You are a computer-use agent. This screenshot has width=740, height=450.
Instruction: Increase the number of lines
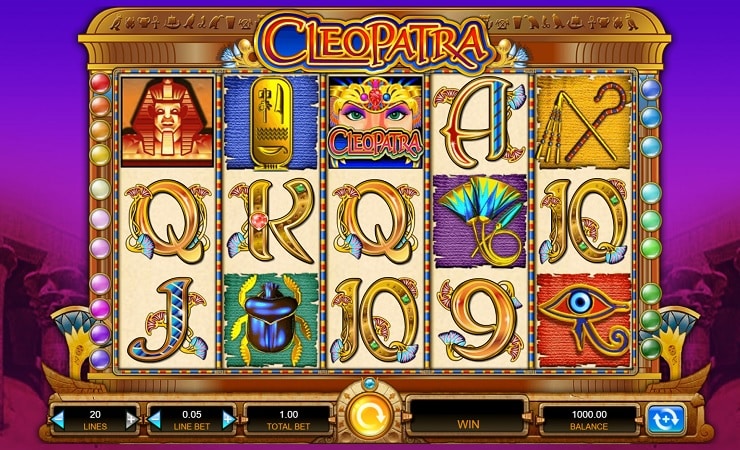[132, 419]
